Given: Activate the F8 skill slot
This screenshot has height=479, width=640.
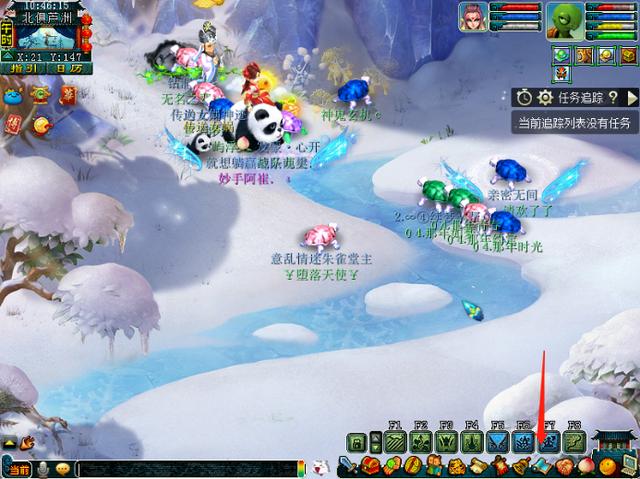Looking at the screenshot, I should tap(574, 441).
